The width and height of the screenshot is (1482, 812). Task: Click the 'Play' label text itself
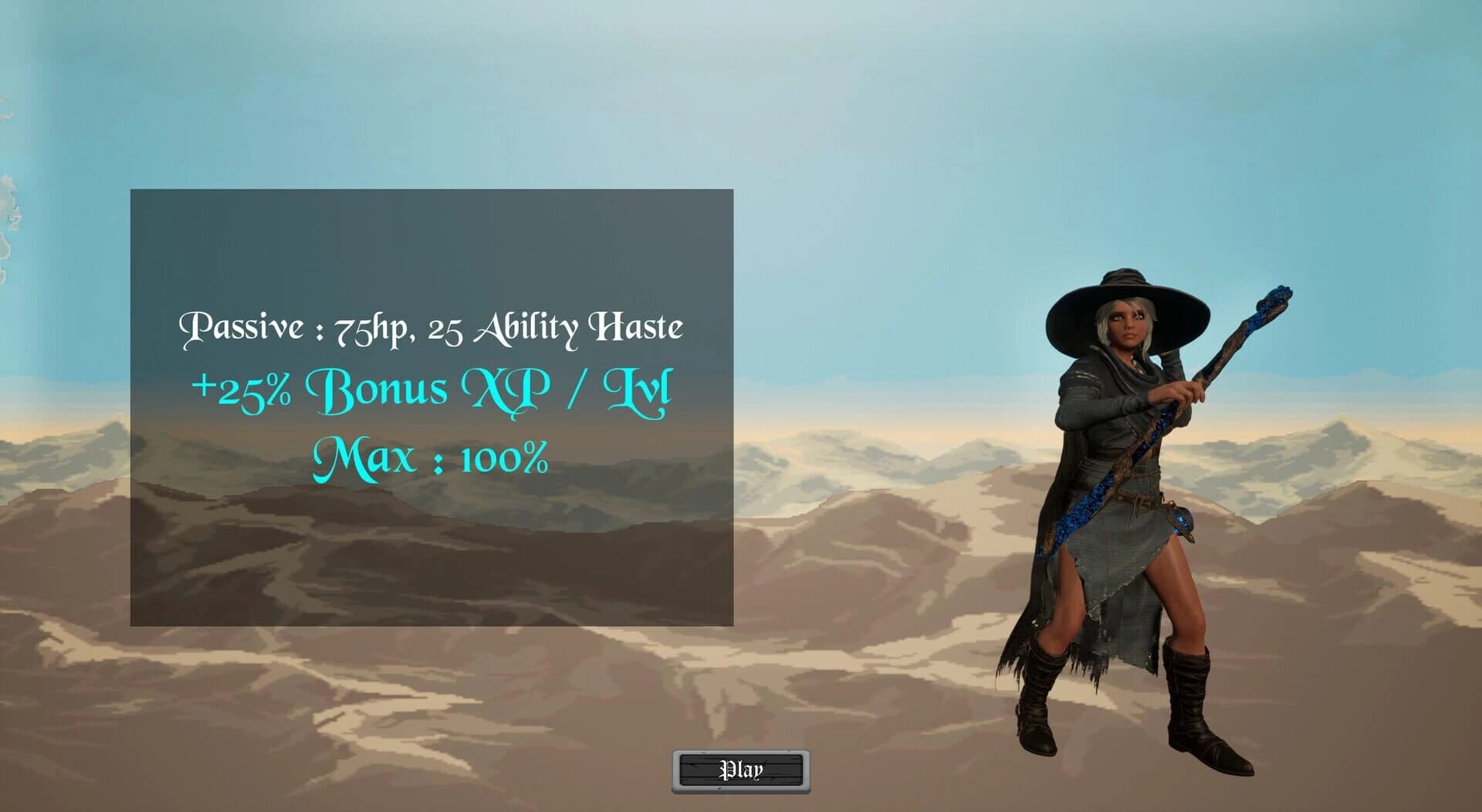(x=742, y=768)
